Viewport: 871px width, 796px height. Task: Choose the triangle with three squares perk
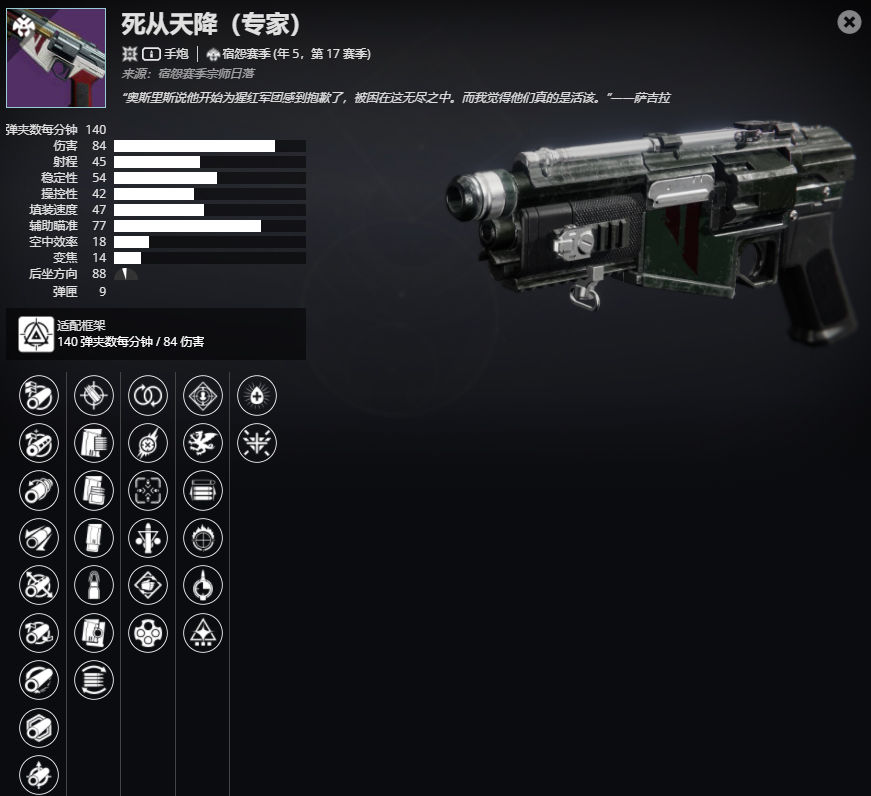[x=202, y=633]
